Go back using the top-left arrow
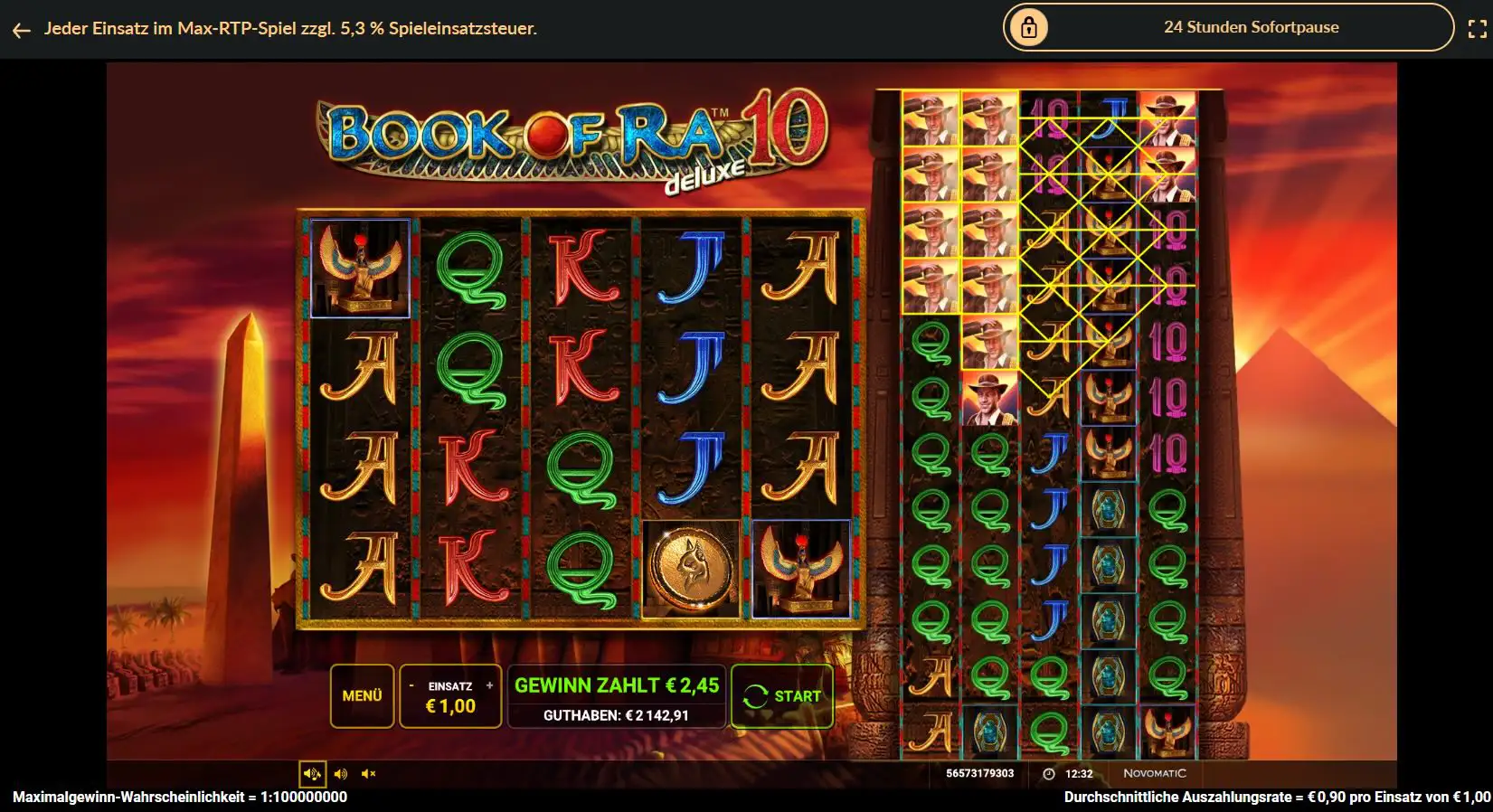 click(x=22, y=29)
